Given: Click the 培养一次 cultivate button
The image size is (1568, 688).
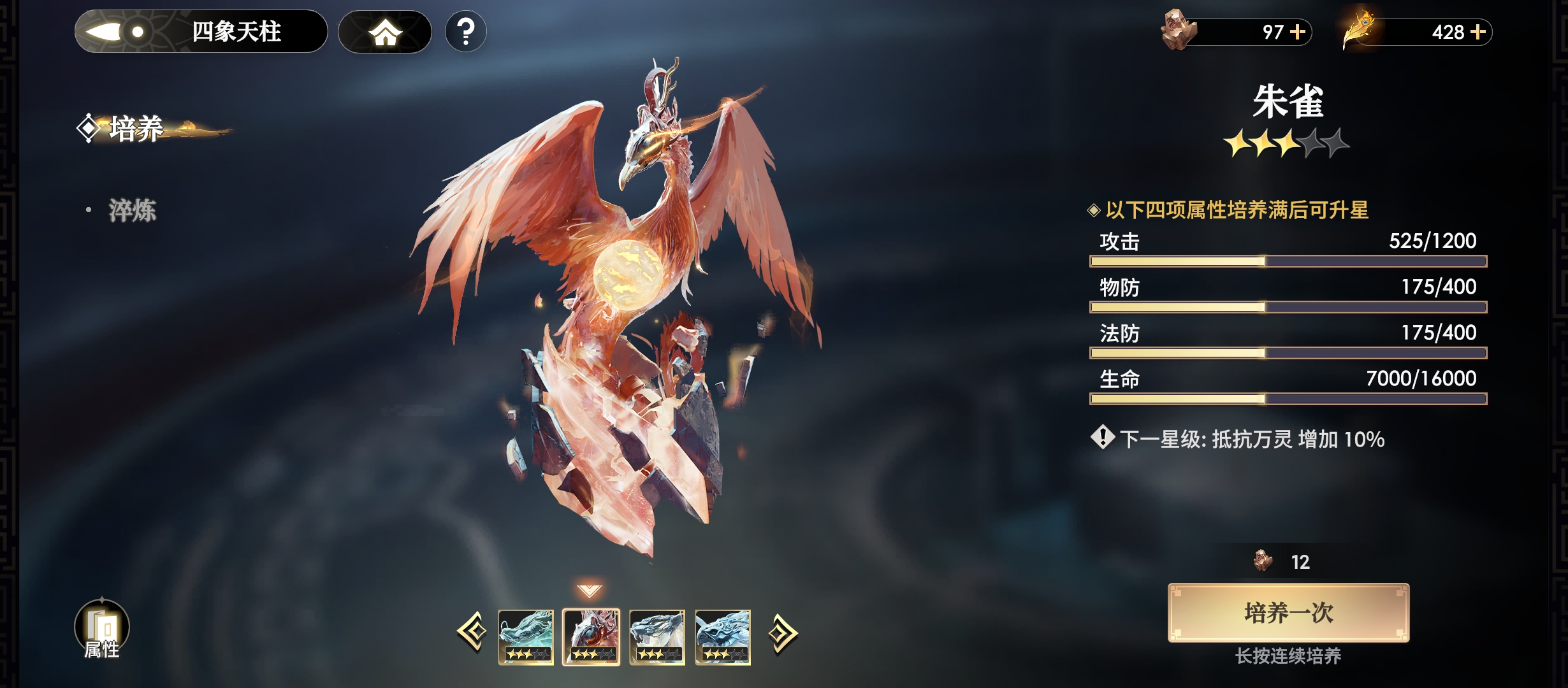Looking at the screenshot, I should (x=1288, y=613).
